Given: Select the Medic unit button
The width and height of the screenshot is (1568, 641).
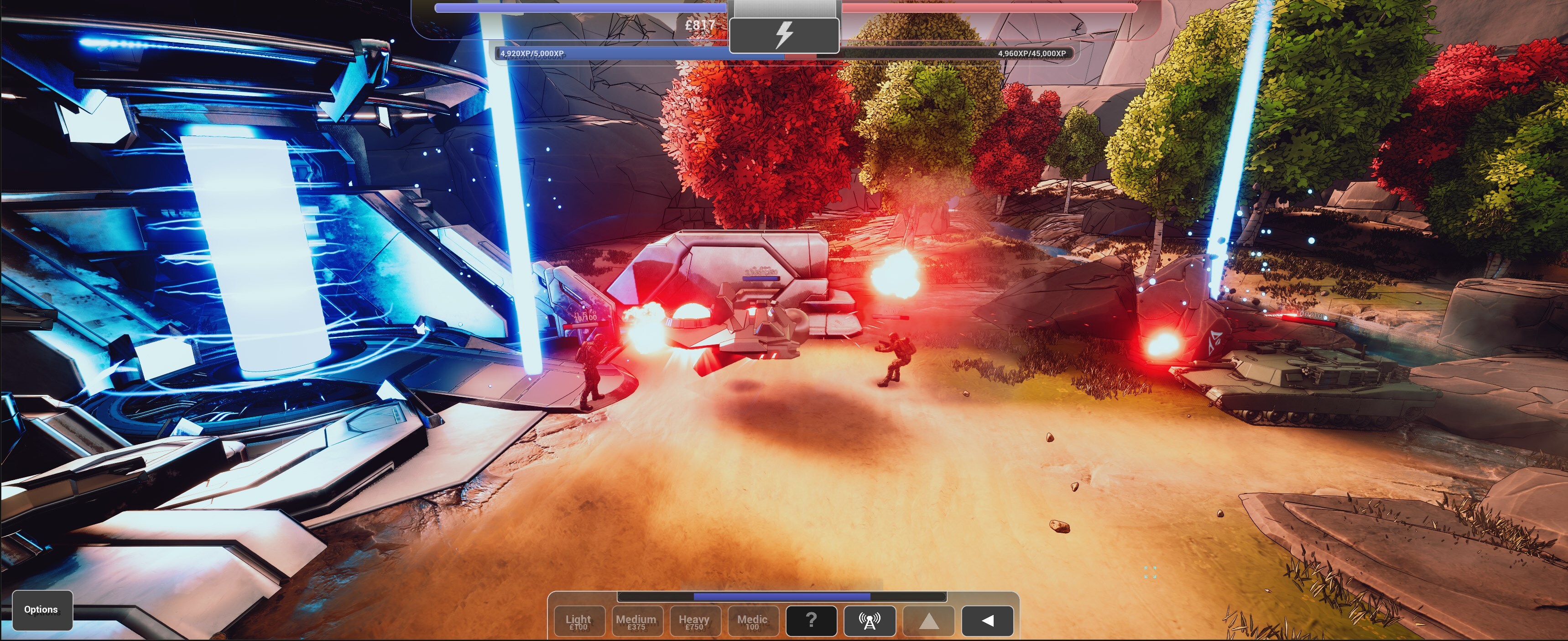Looking at the screenshot, I should (752, 621).
